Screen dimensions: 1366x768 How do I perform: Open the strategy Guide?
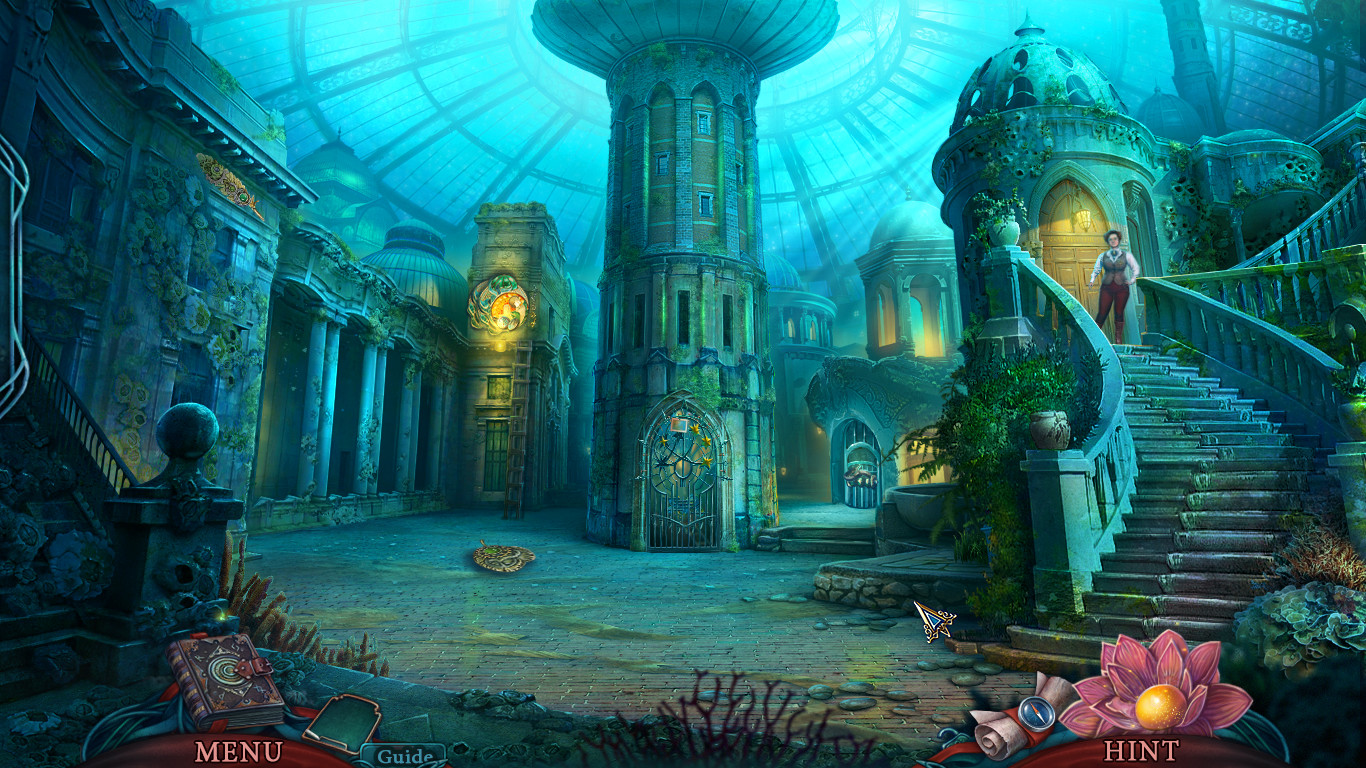click(404, 756)
